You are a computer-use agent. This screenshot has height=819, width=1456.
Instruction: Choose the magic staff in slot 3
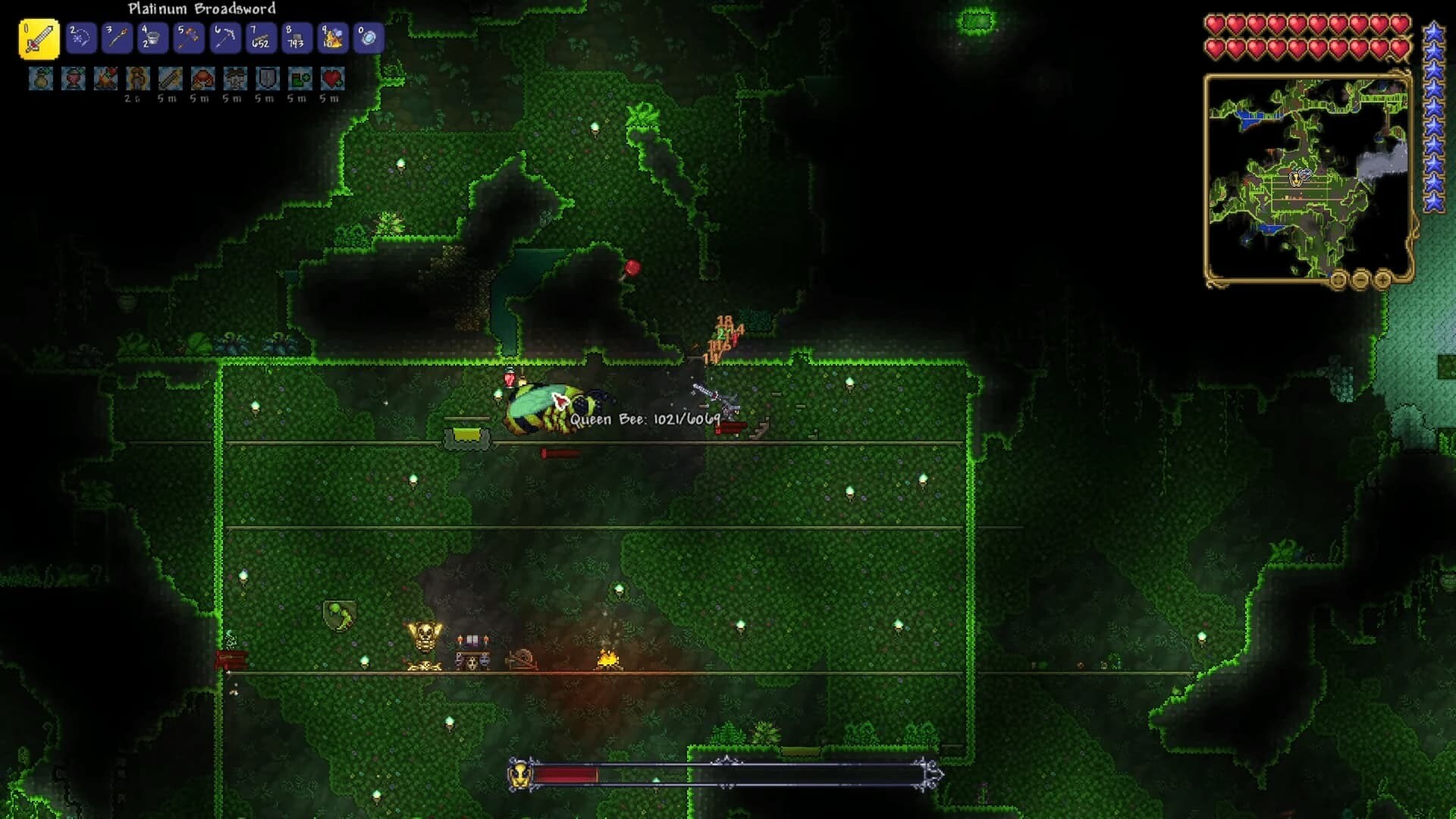pos(117,38)
